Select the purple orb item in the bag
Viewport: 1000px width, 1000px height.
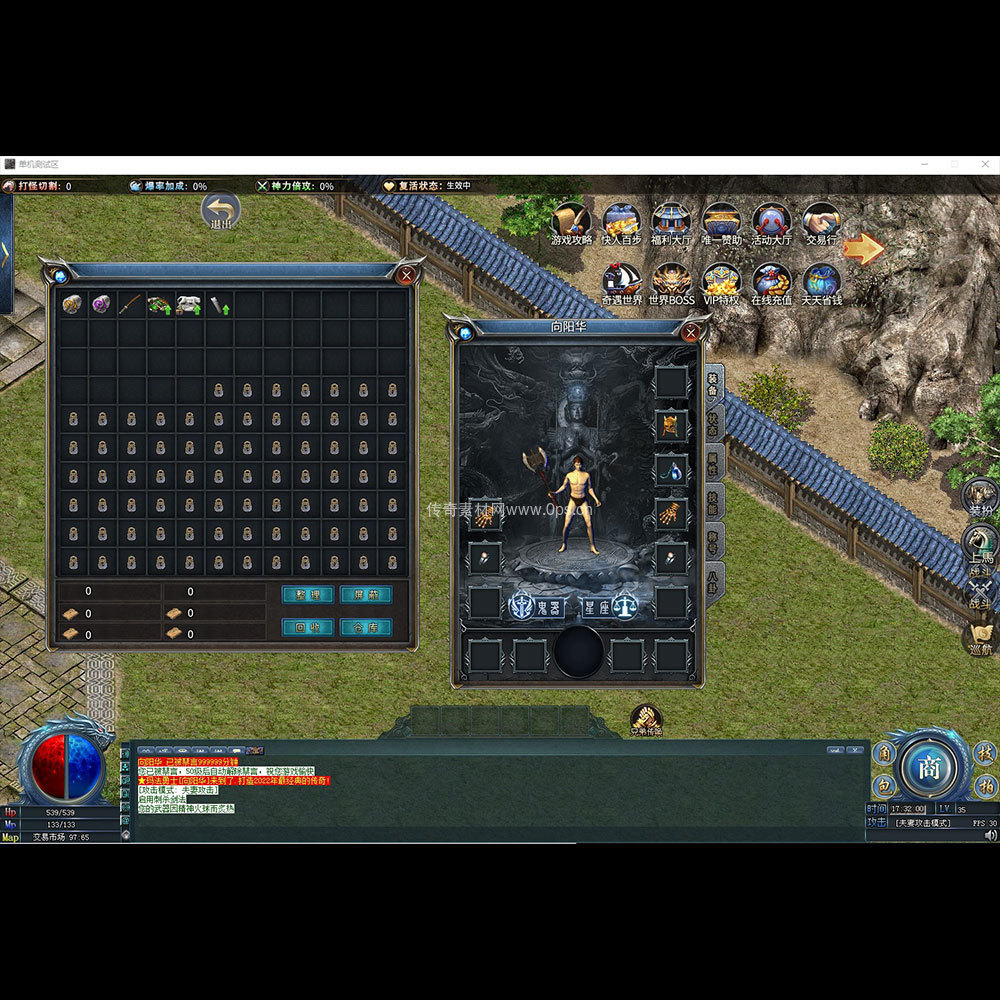click(x=102, y=304)
